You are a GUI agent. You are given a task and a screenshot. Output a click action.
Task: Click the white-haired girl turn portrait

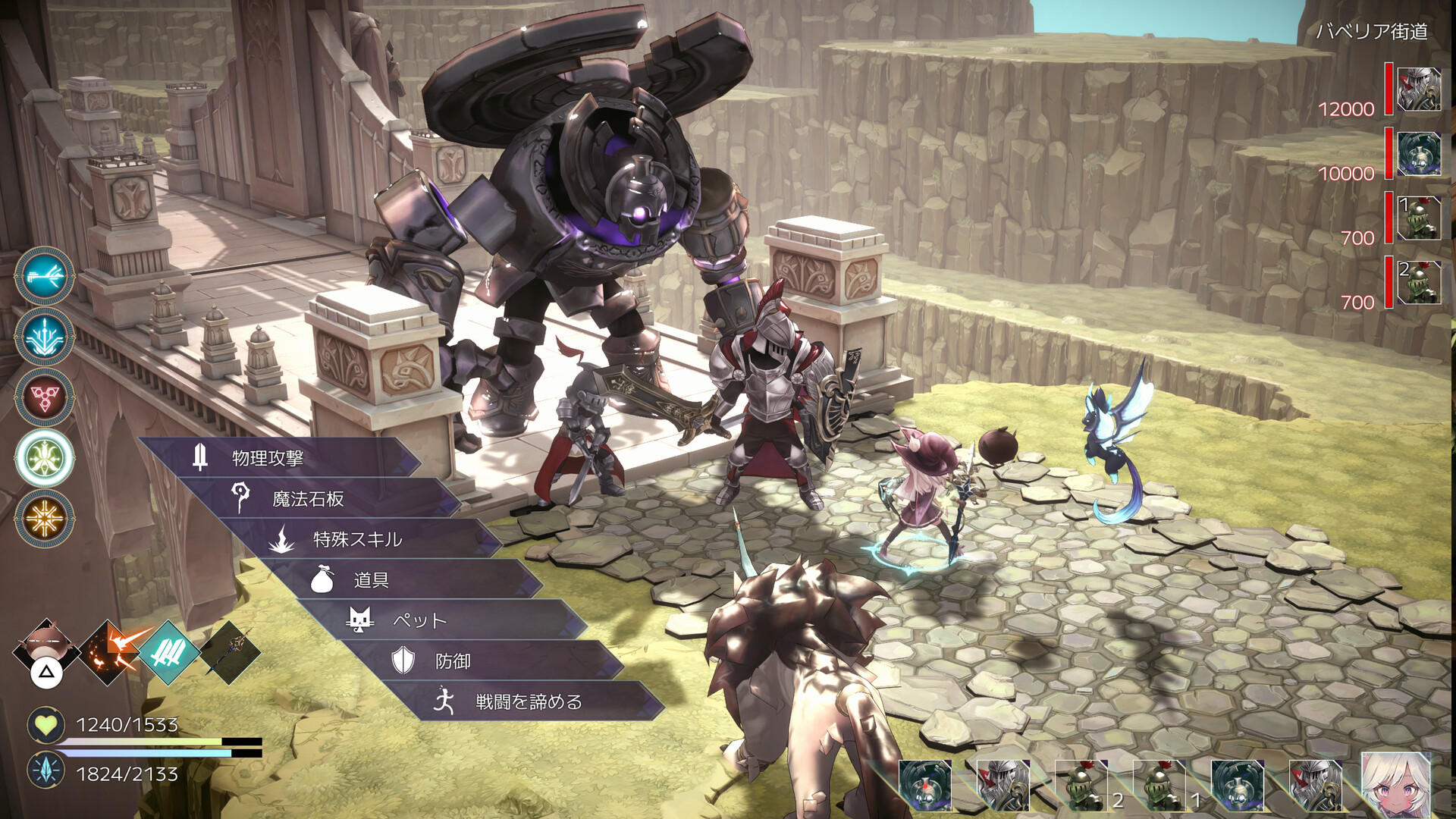[1396, 784]
